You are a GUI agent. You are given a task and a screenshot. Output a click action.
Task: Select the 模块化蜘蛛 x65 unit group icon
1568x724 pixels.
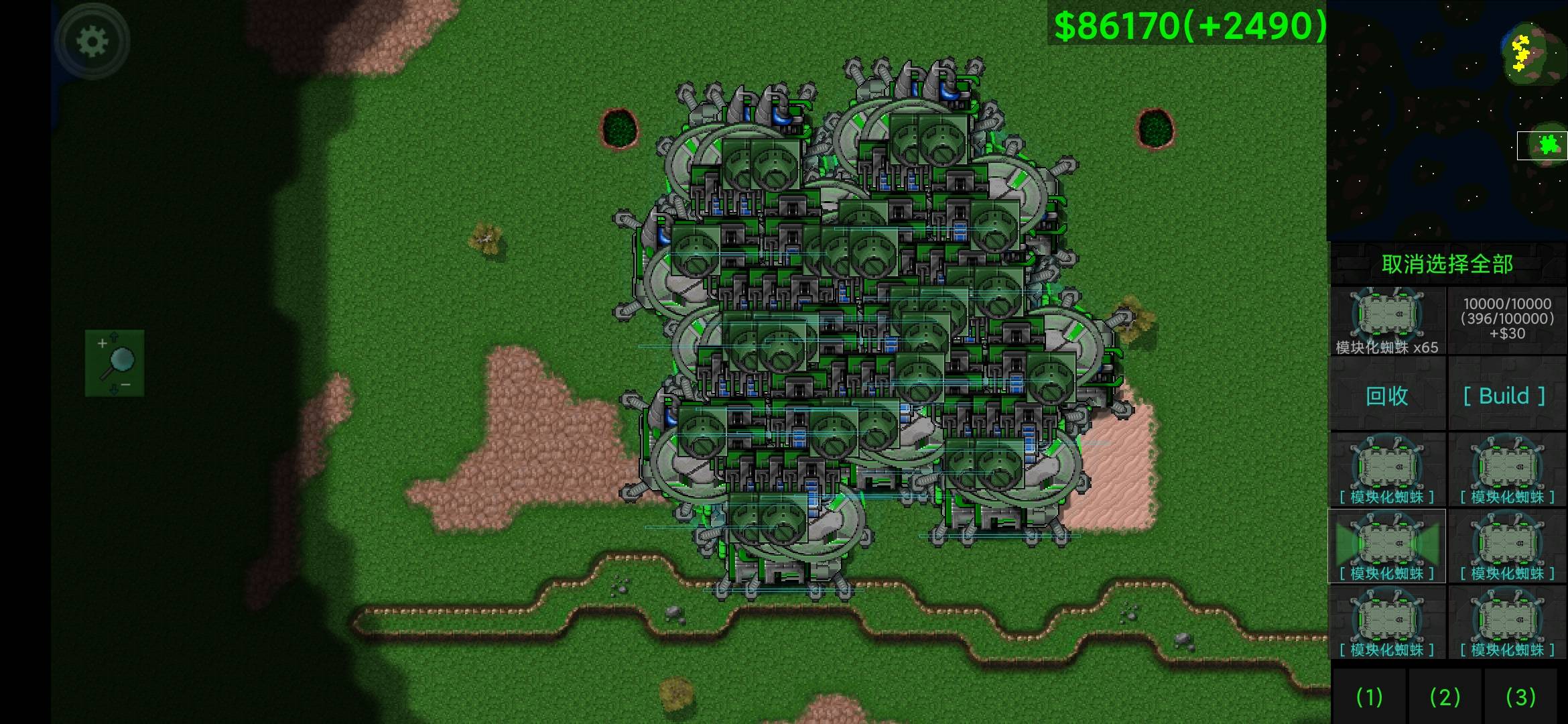(1387, 320)
